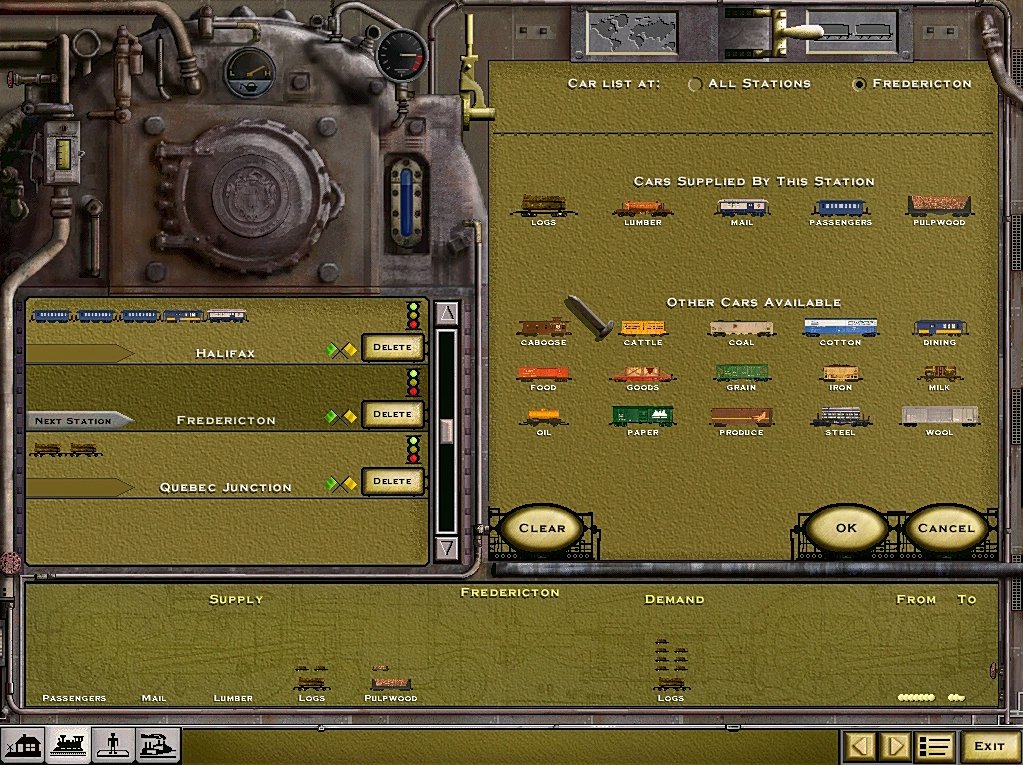Choose the Oil tanker car
Image resolution: width=1023 pixels, height=765 pixels.
(x=543, y=418)
